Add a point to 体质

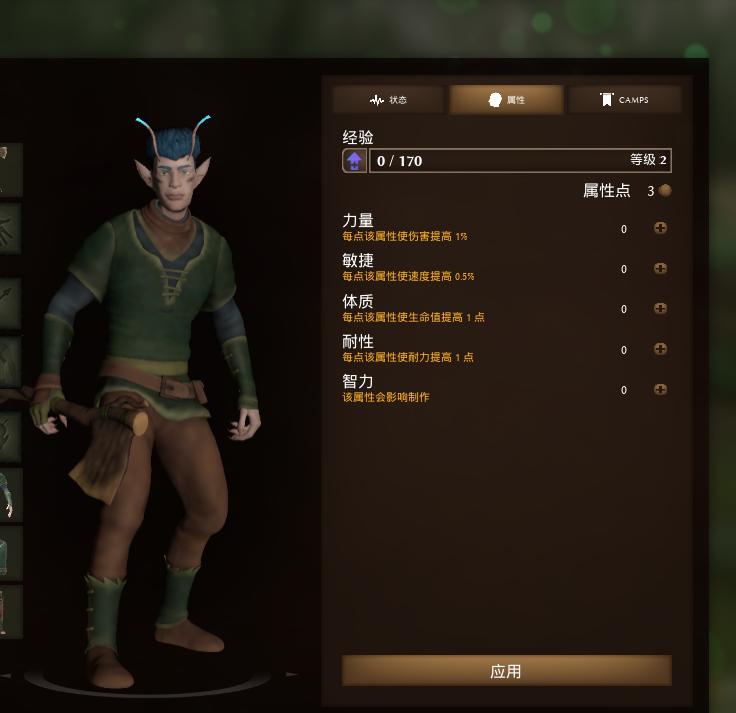(x=660, y=309)
